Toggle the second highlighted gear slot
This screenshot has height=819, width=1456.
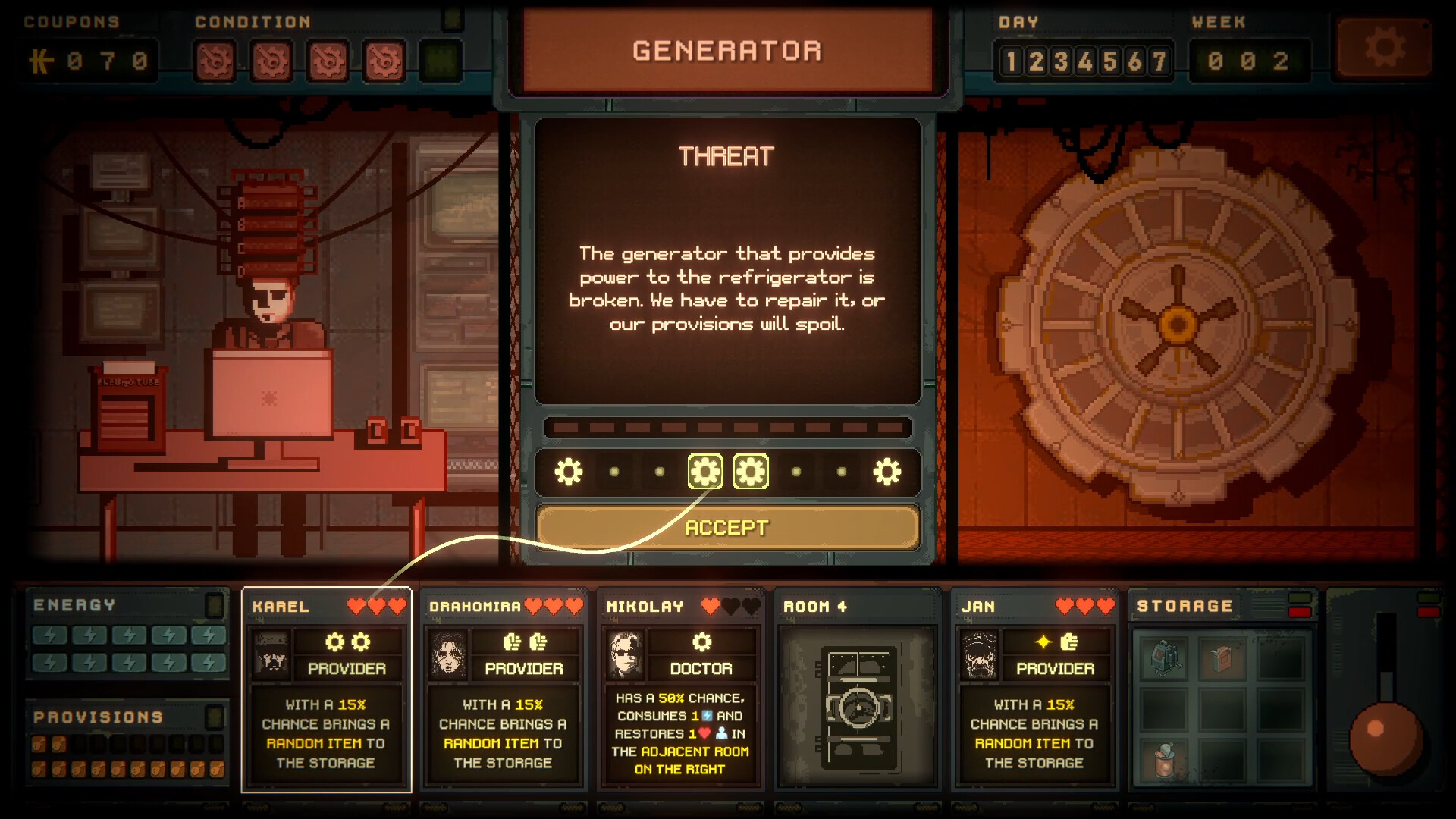[752, 471]
